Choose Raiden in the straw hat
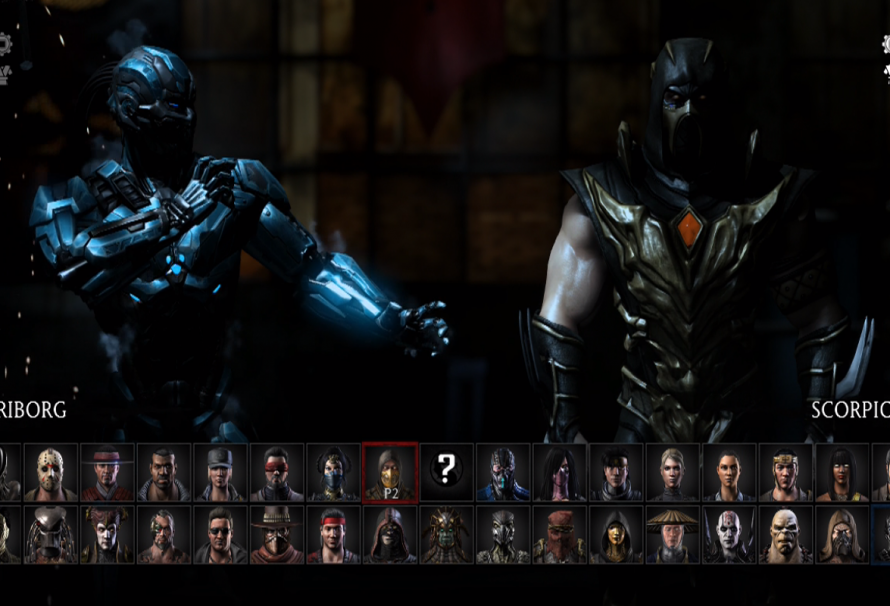The height and width of the screenshot is (606, 890). pos(672,535)
